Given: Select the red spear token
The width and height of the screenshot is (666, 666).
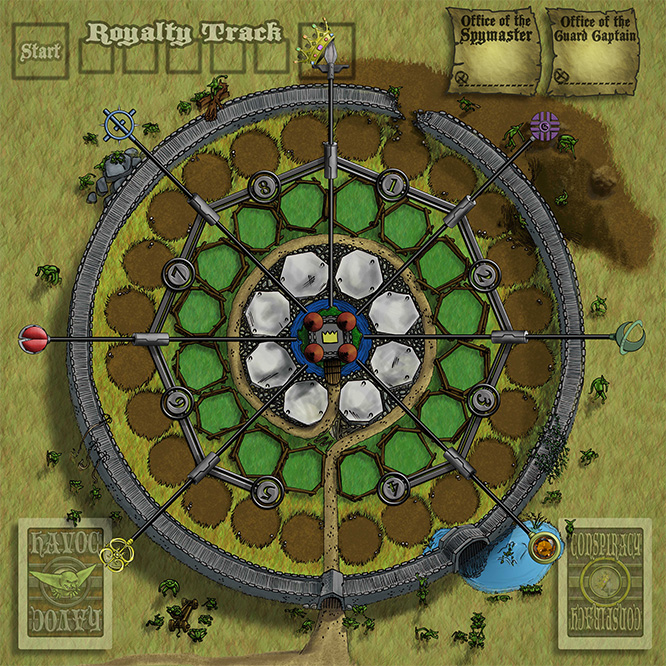Looking at the screenshot, I should [x=33, y=341].
